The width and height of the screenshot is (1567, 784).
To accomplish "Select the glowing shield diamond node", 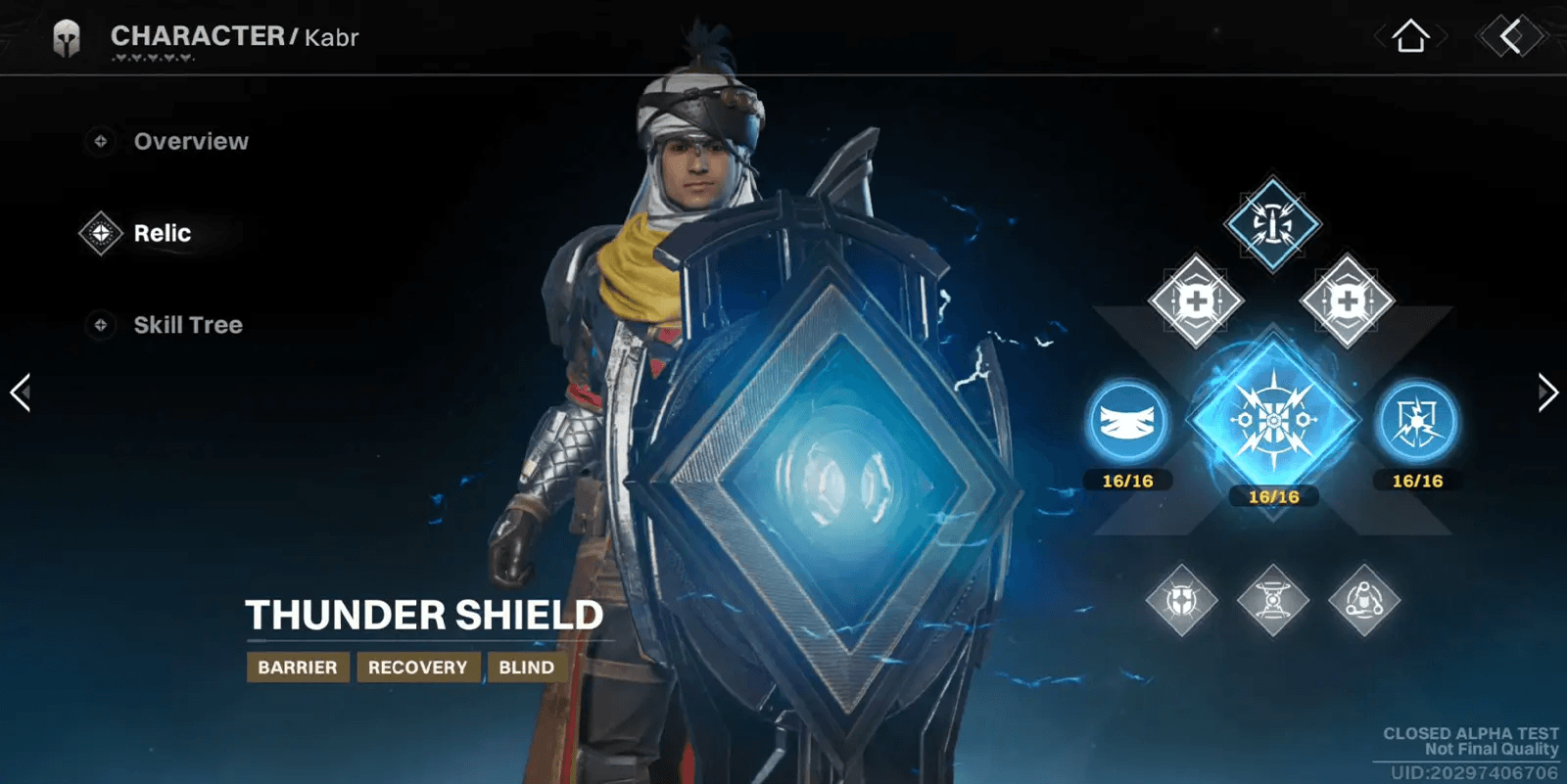I will coord(1182,600).
